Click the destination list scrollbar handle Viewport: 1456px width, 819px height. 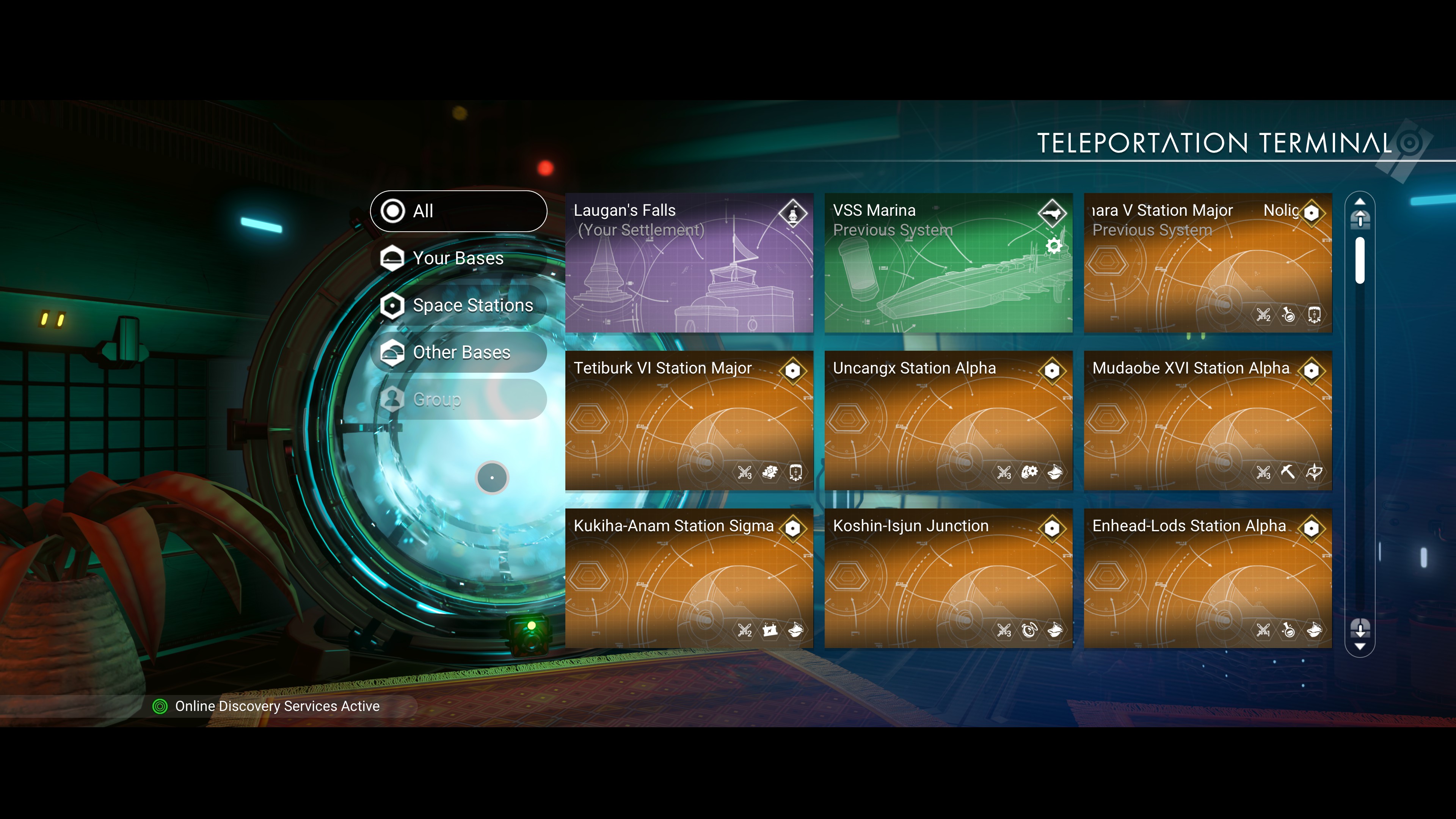click(x=1360, y=260)
